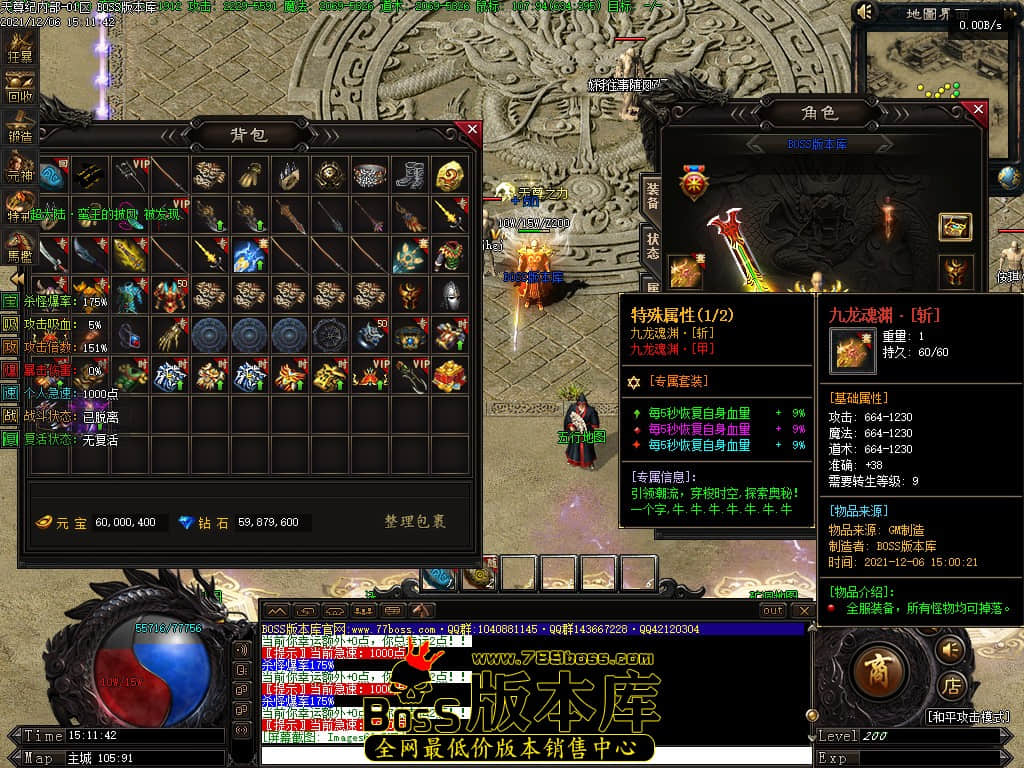
Task: Click the 整理包裹 sort bag button
Action: [x=415, y=522]
